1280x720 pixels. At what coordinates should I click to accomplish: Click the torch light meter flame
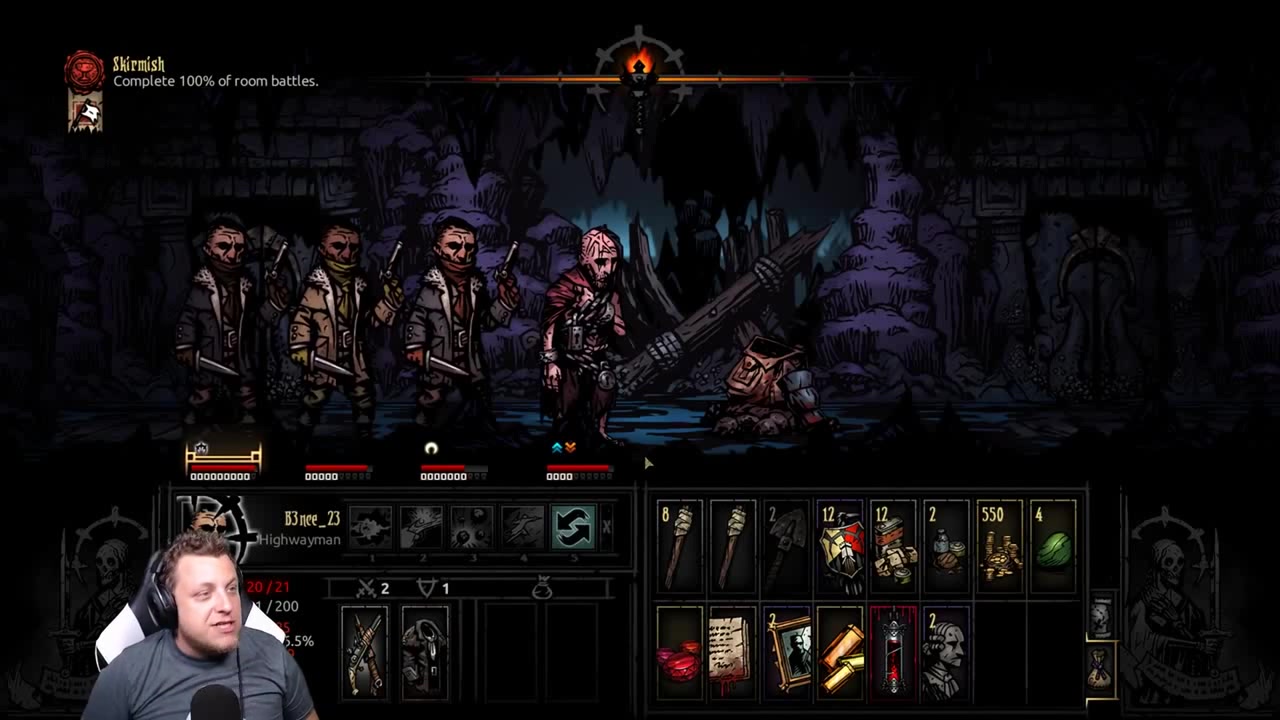coord(639,68)
